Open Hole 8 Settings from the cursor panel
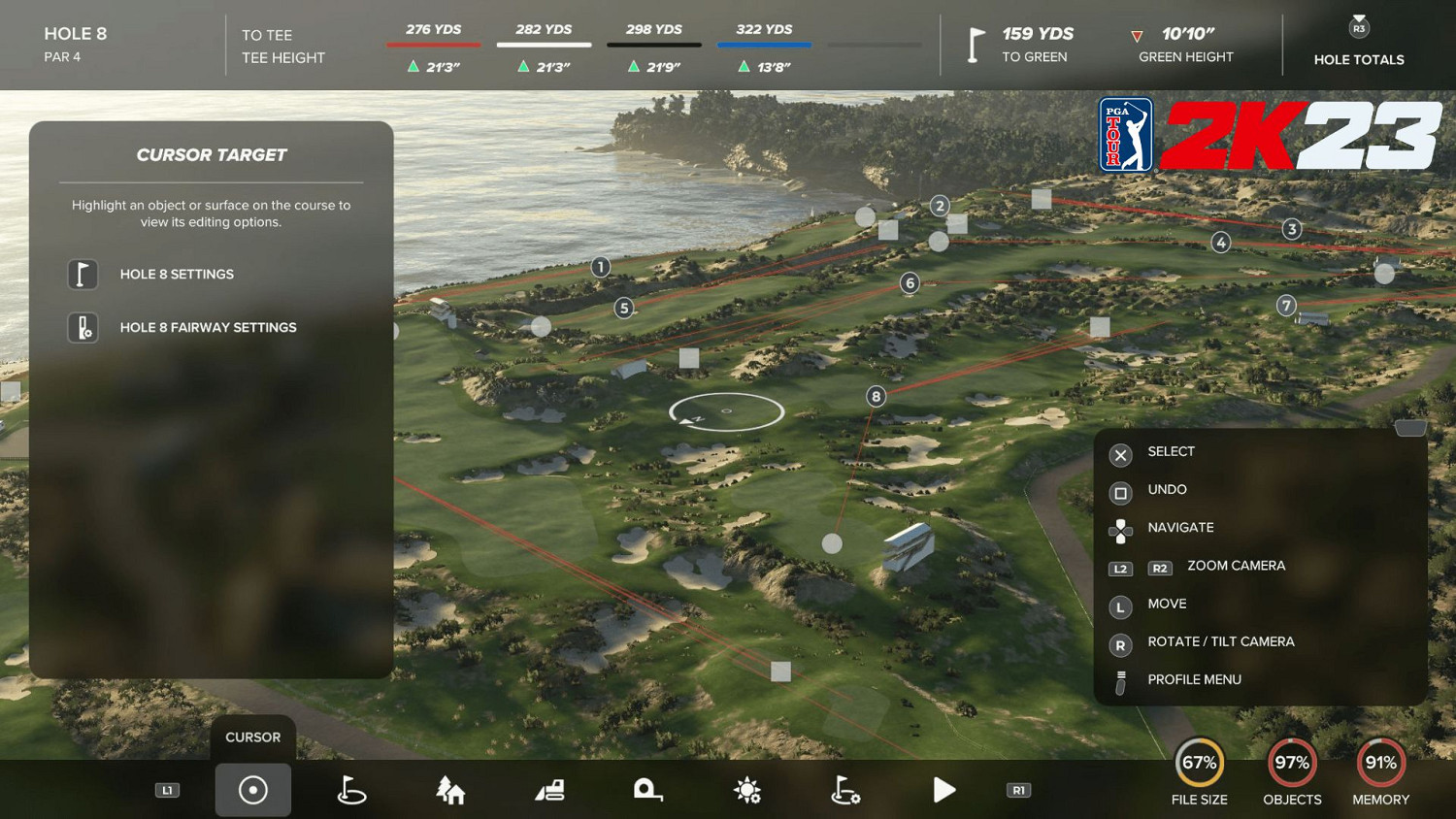Image resolution: width=1456 pixels, height=819 pixels. [x=176, y=275]
